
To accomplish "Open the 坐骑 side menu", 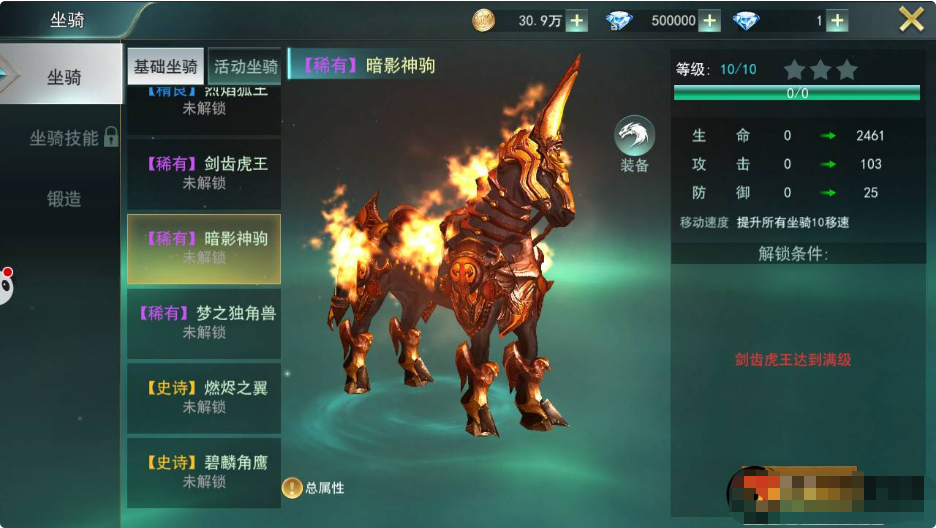I will point(63,77).
